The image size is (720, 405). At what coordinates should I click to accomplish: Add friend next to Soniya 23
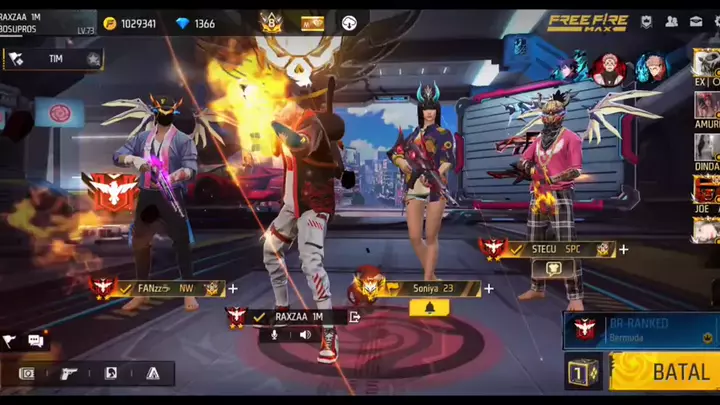pyautogui.click(x=489, y=289)
